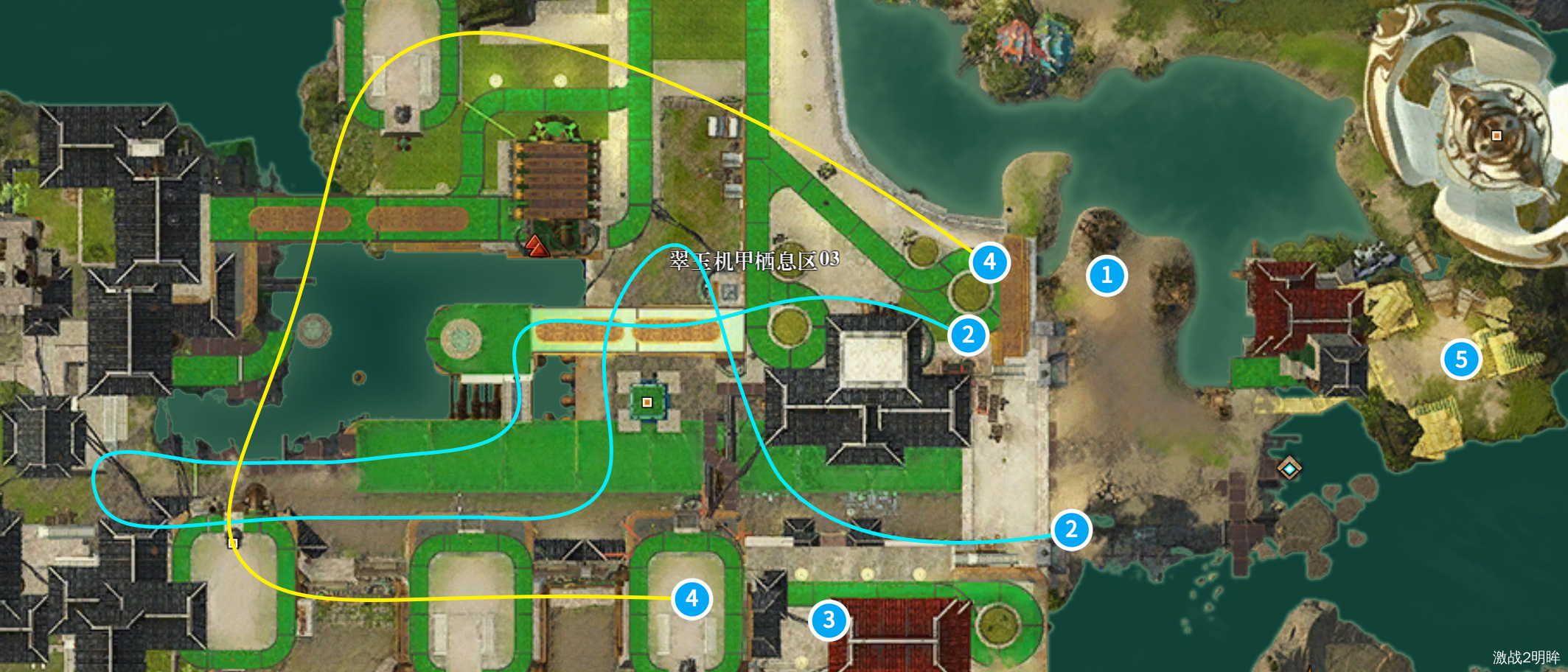Choose the numbered map marker 5
Viewport: 1568px width, 672px height.
point(1461,360)
